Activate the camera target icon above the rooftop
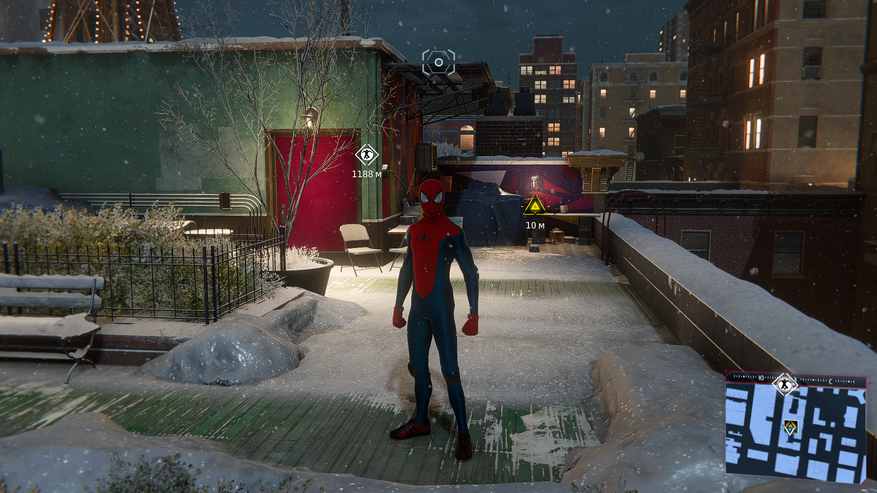The image size is (877, 493). tap(438, 62)
